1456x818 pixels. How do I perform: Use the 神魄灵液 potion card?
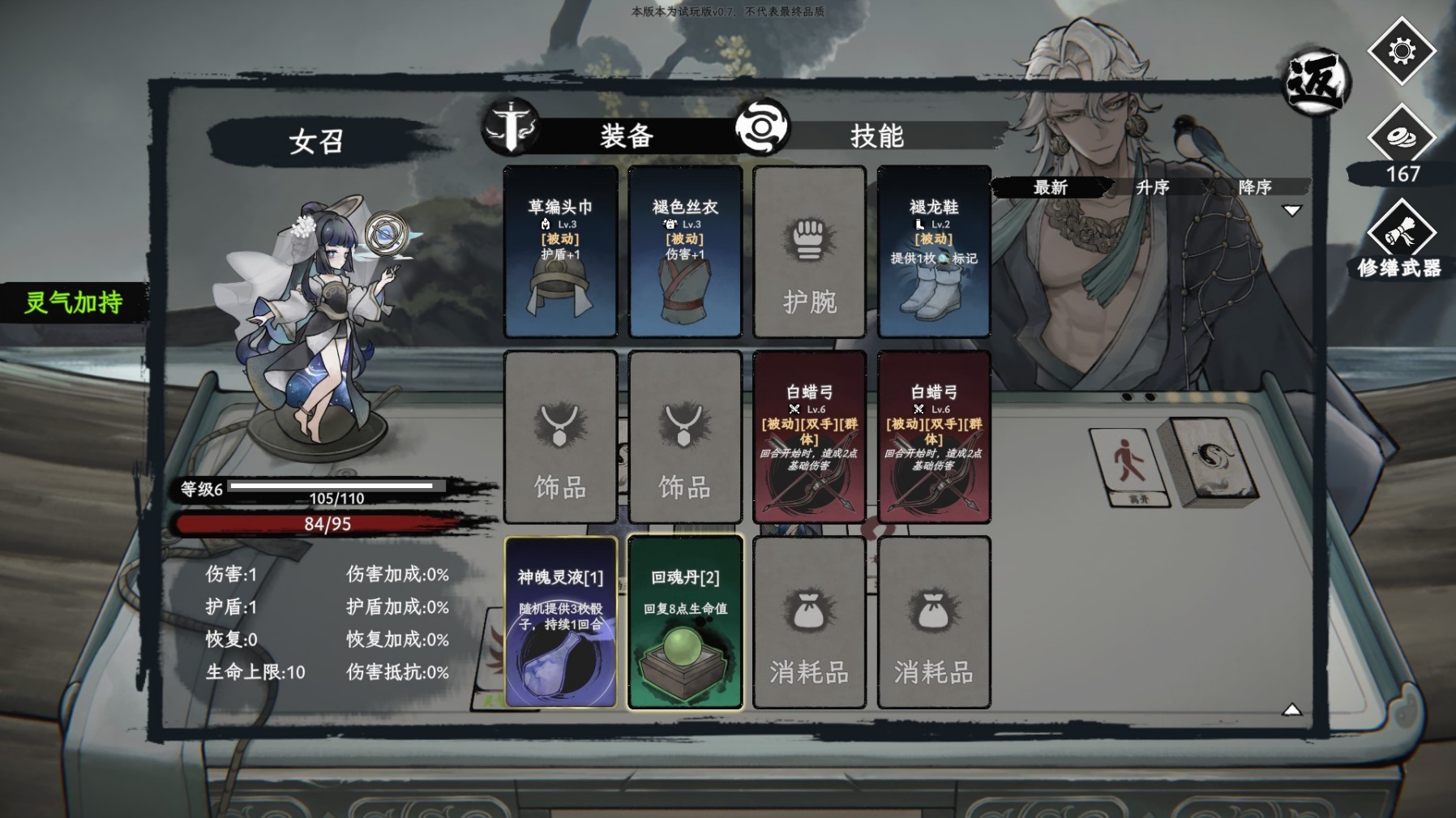[x=560, y=623]
